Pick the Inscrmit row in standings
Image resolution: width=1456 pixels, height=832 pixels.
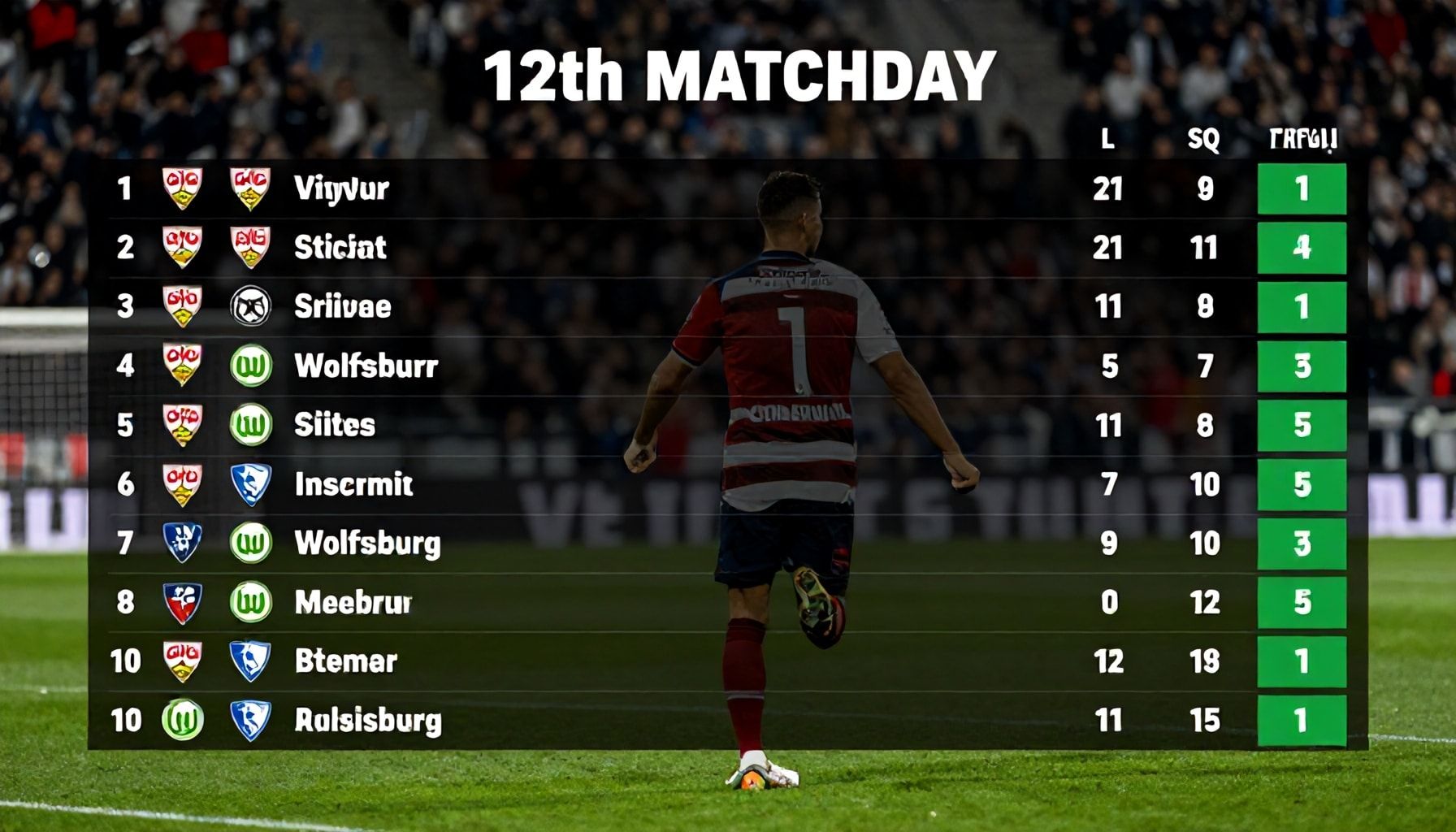point(353,484)
